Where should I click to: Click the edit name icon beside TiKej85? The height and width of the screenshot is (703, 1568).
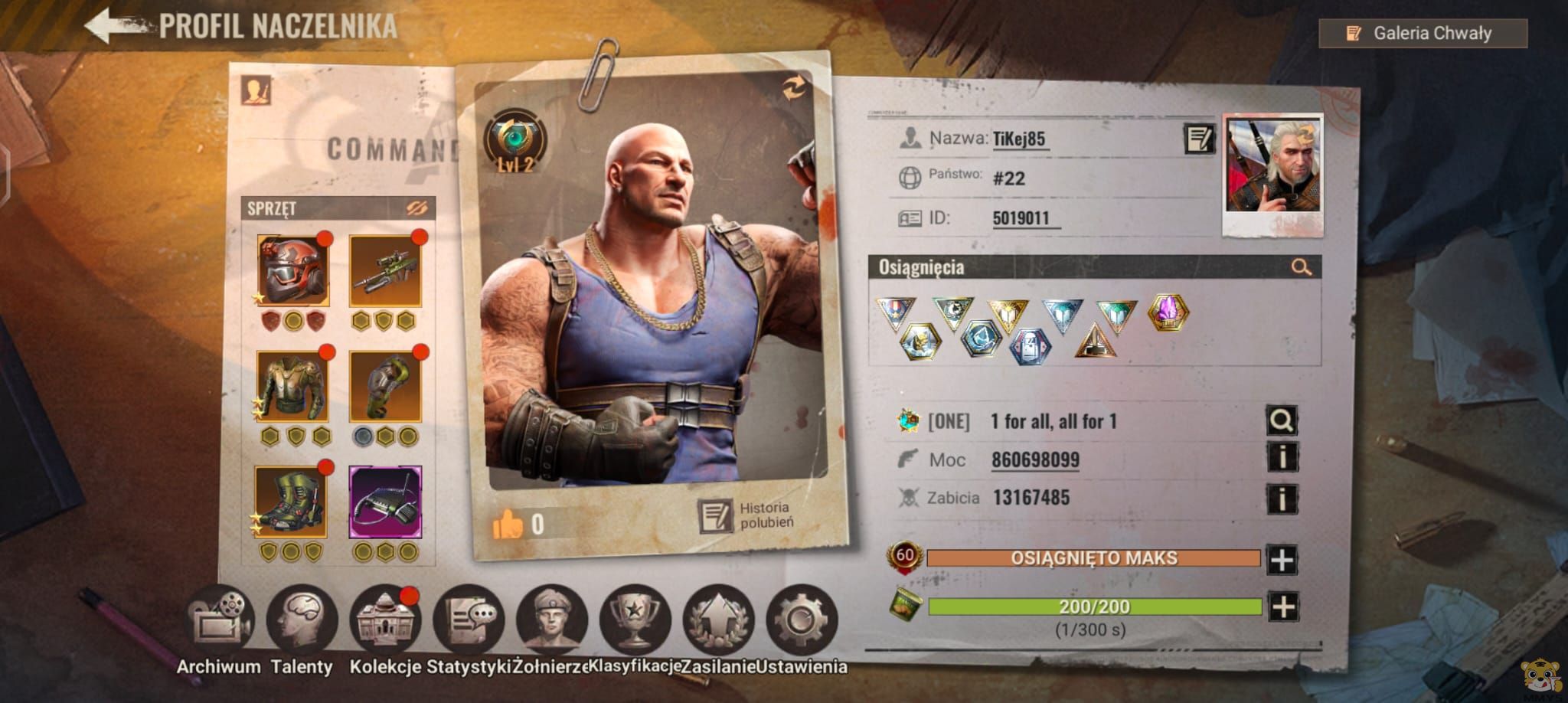pos(1198,139)
